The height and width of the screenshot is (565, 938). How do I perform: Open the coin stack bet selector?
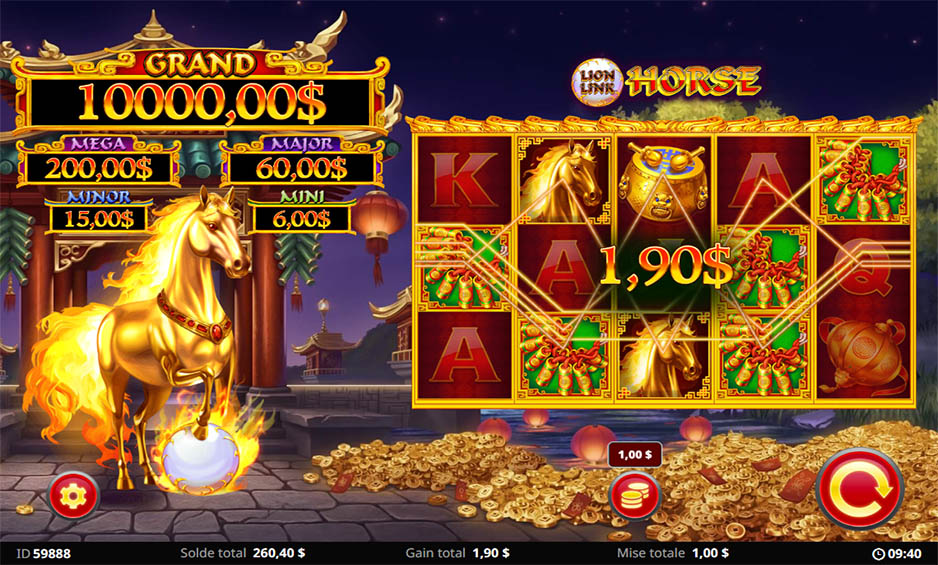pyautogui.click(x=634, y=495)
